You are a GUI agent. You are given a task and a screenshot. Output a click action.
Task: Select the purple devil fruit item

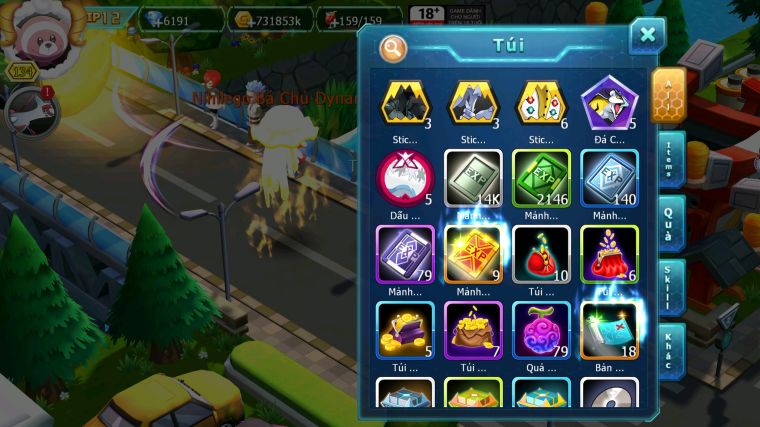pyautogui.click(x=541, y=328)
